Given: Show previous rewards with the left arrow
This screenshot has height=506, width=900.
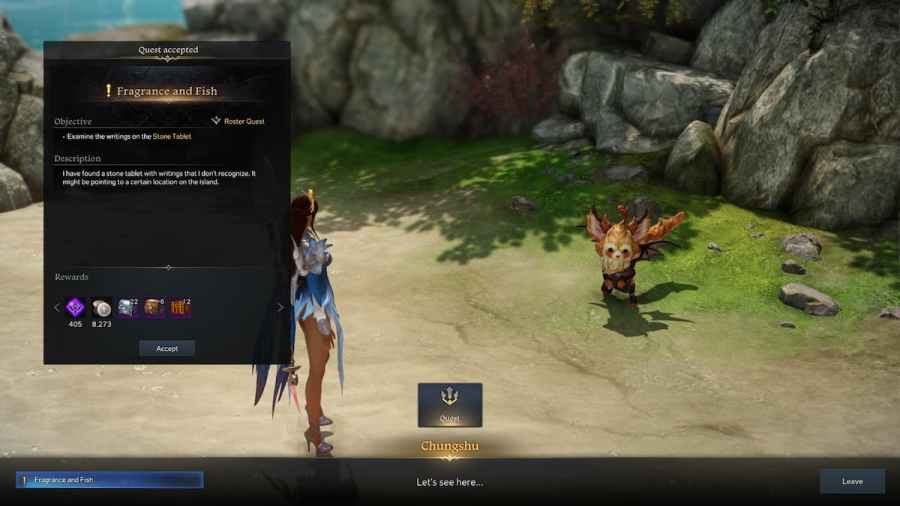Looking at the screenshot, I should (57, 308).
